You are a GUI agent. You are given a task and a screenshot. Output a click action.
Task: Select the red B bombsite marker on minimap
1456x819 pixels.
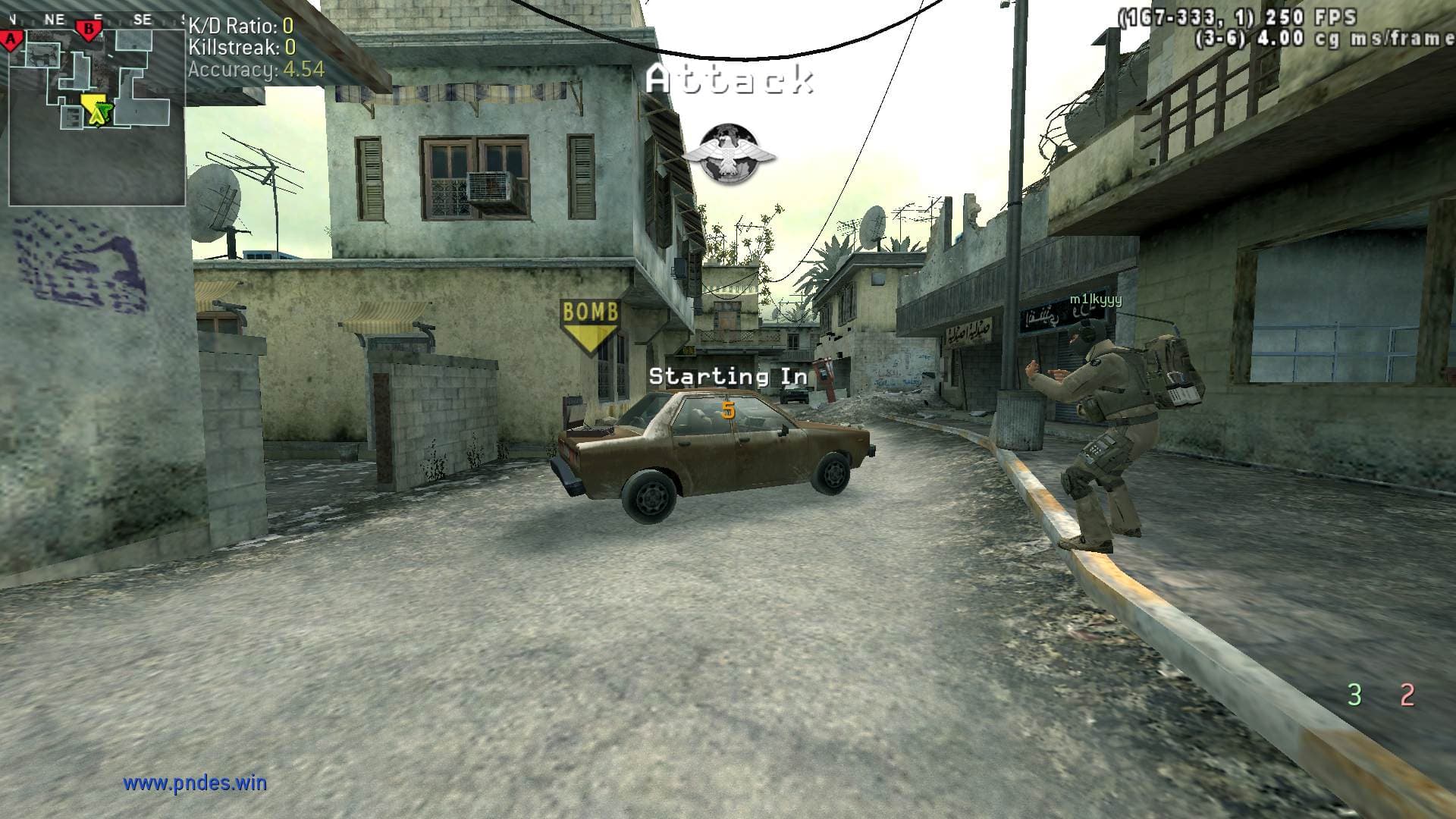89,30
